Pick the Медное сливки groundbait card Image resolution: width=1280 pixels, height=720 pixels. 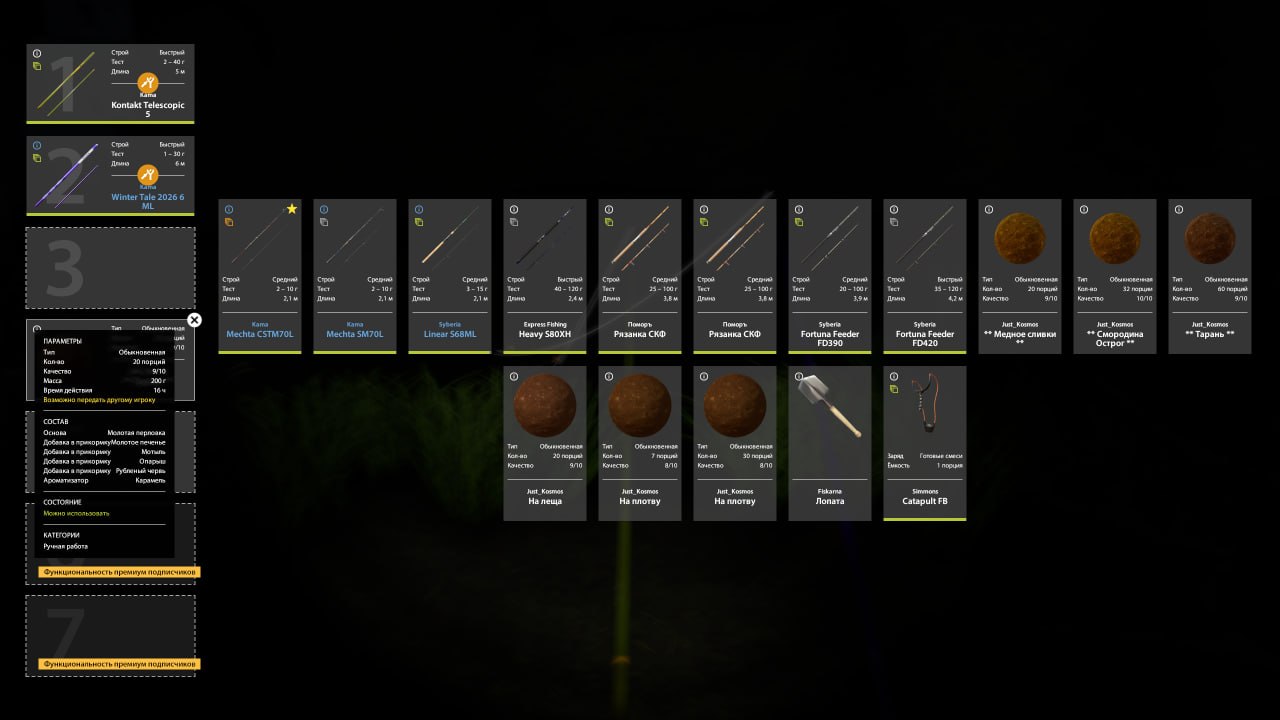[1019, 275]
